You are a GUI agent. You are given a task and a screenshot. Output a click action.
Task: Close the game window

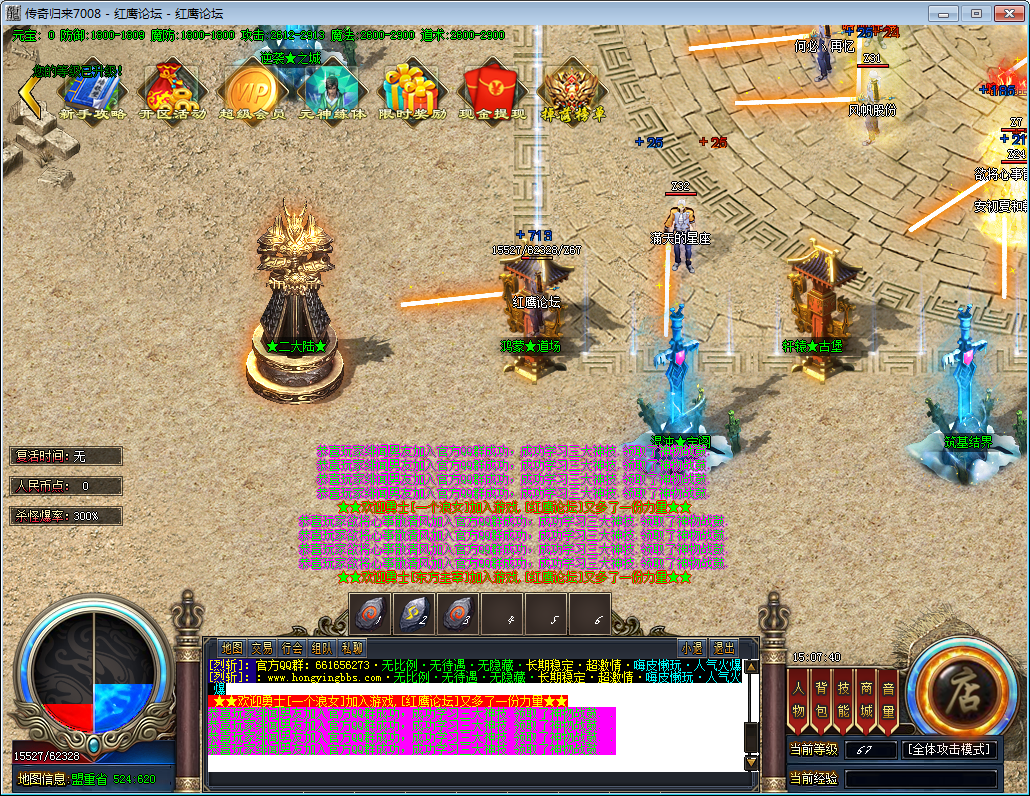pyautogui.click(x=1005, y=13)
